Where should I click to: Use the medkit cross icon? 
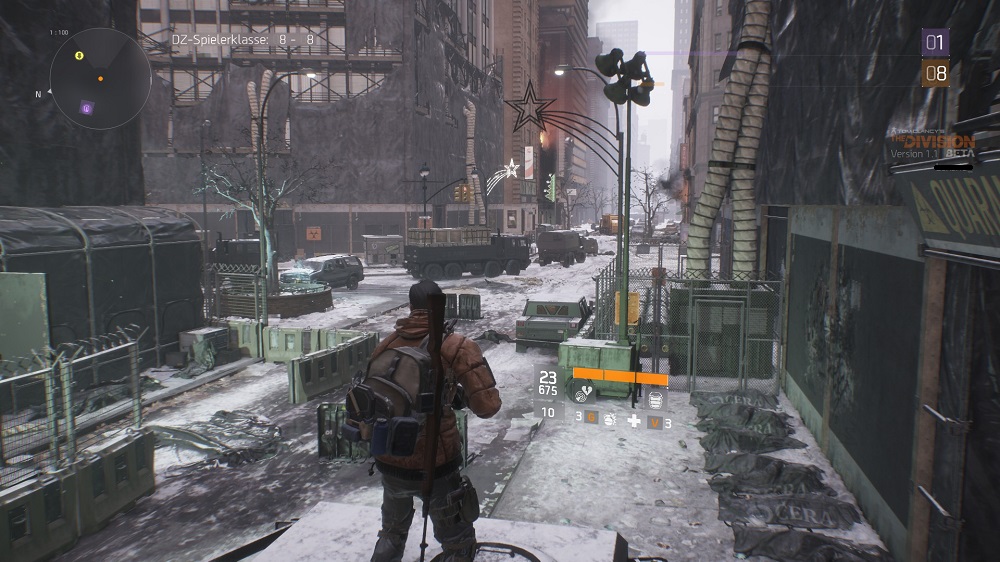pyautogui.click(x=633, y=421)
